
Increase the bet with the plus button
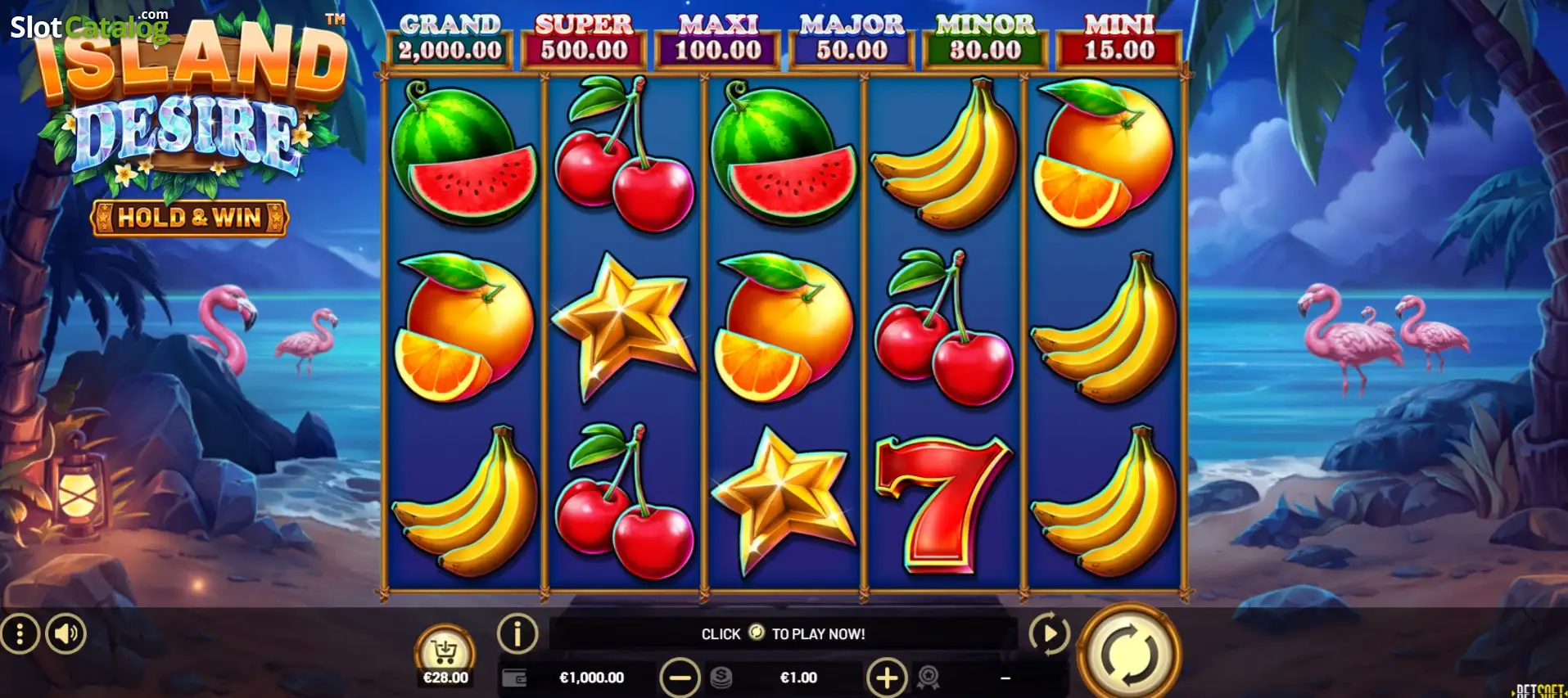coord(887,678)
